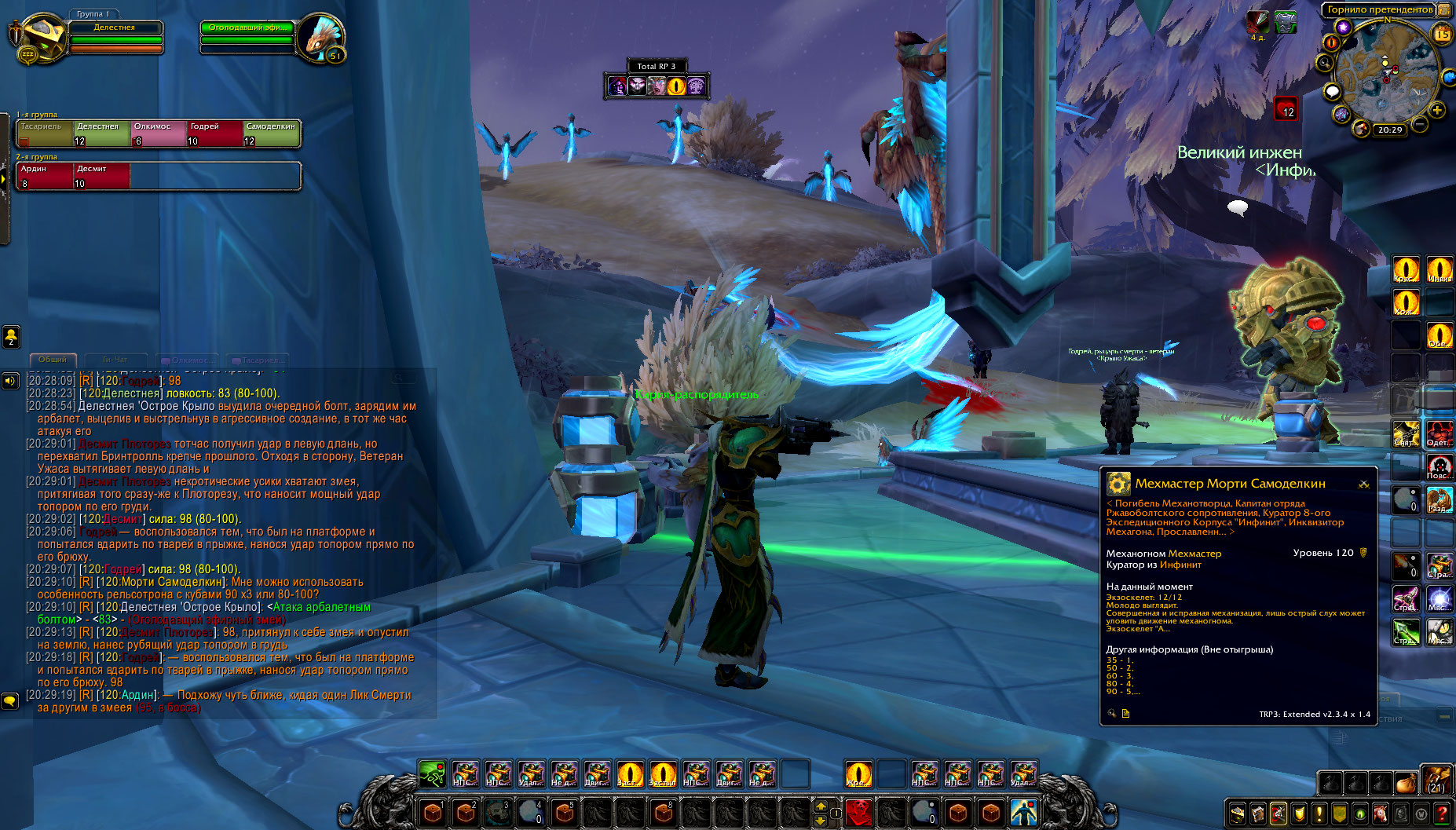
Task: Zoom out the minimap with minus button
Action: [1420, 124]
